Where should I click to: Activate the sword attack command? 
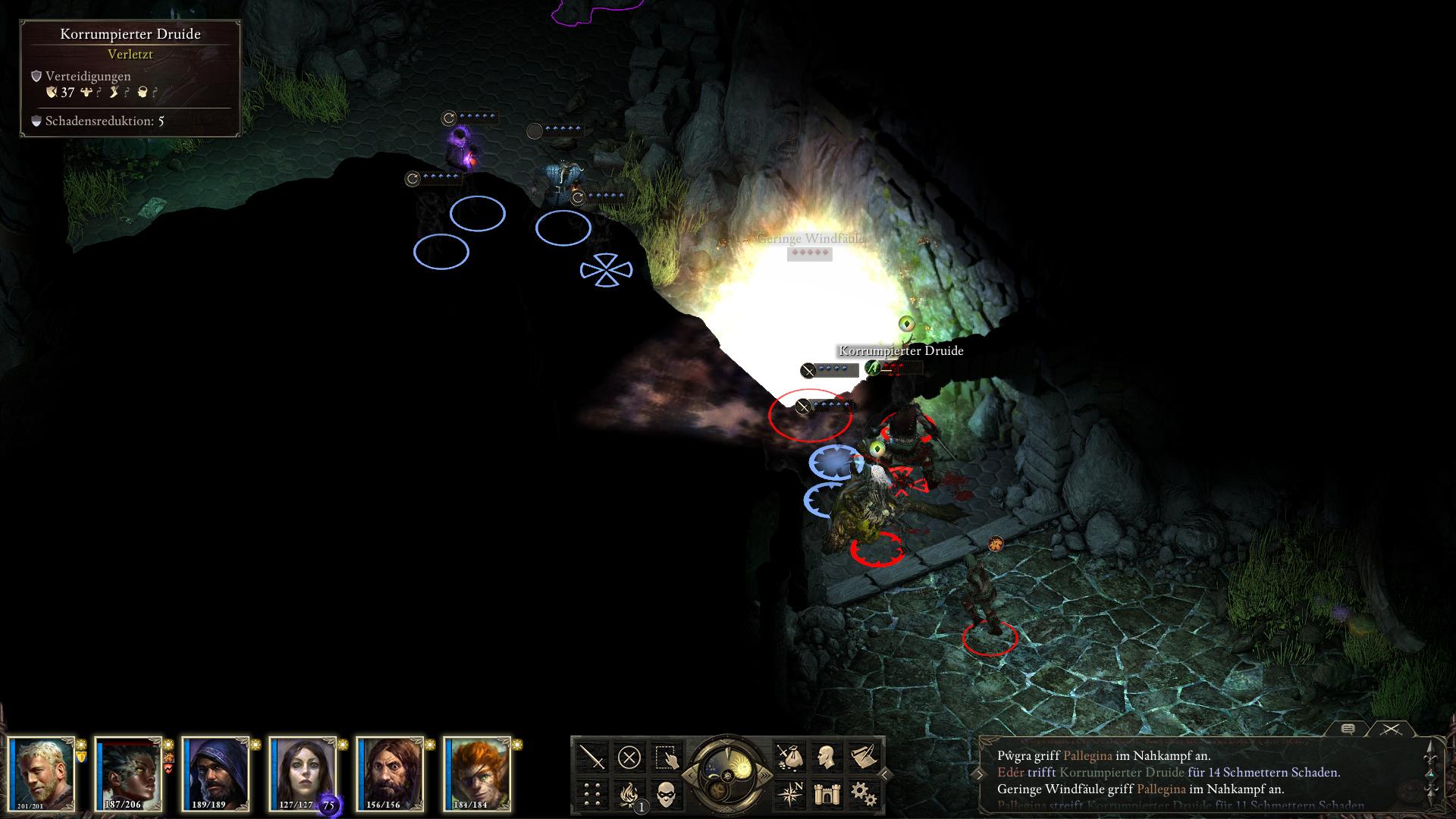592,757
